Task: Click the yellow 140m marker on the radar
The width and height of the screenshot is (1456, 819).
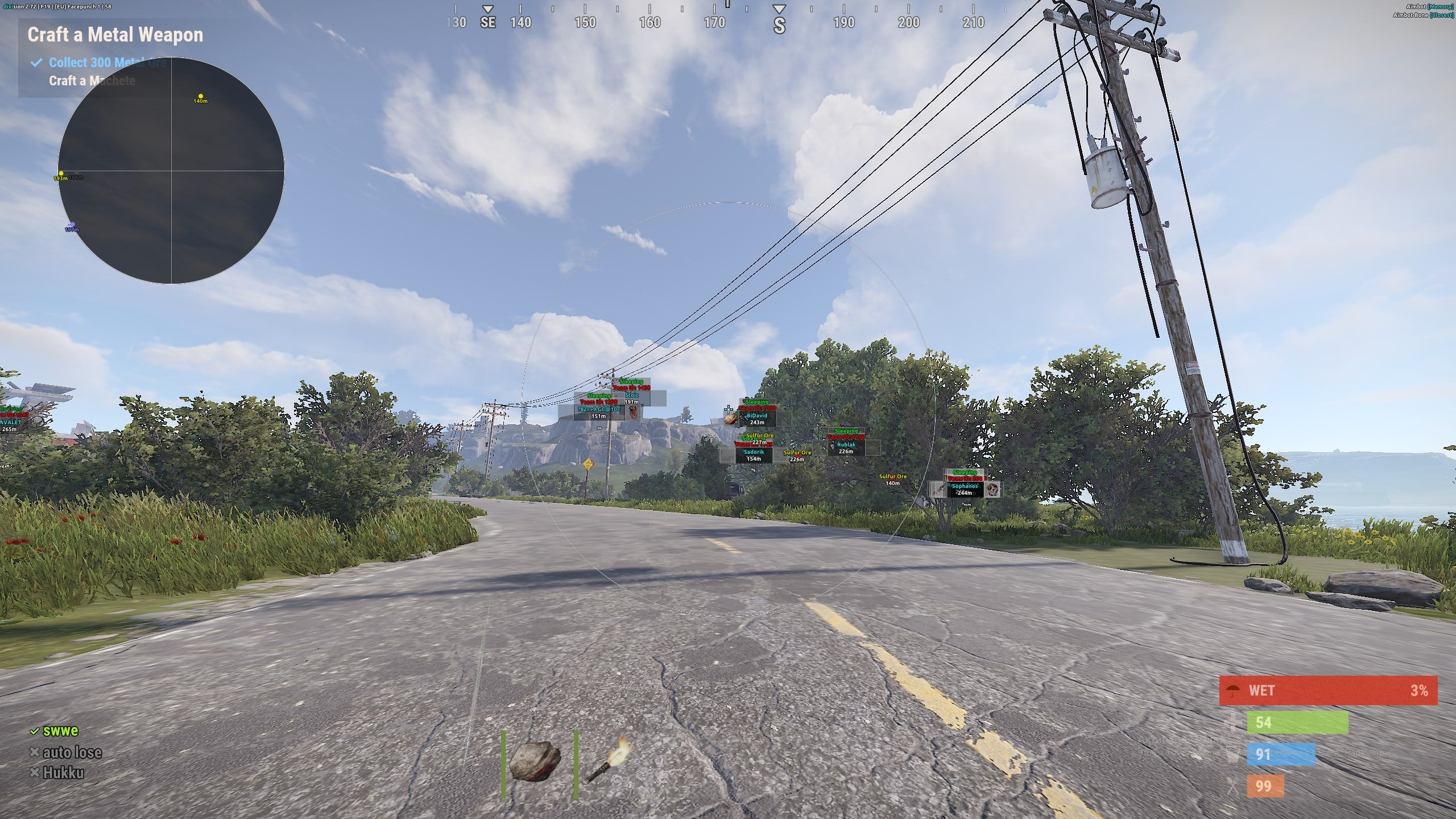Action: 200,96
